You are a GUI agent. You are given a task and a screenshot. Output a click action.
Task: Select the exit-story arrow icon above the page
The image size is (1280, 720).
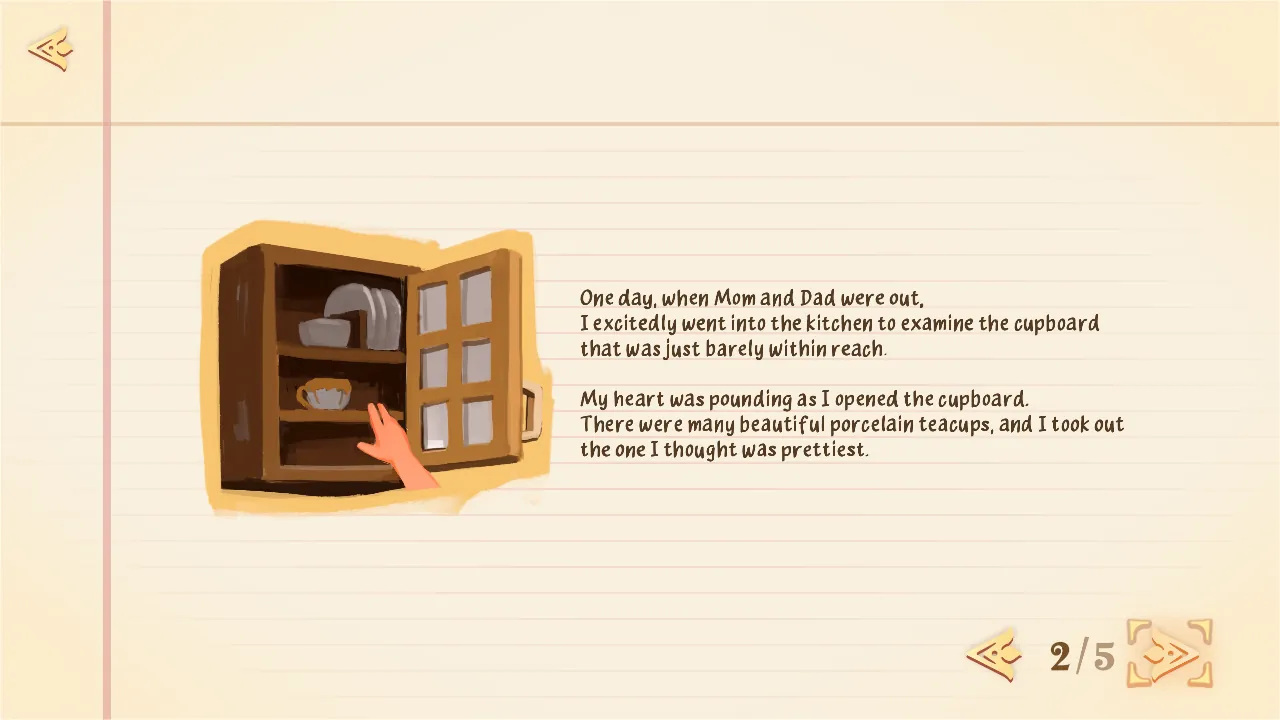tap(49, 50)
